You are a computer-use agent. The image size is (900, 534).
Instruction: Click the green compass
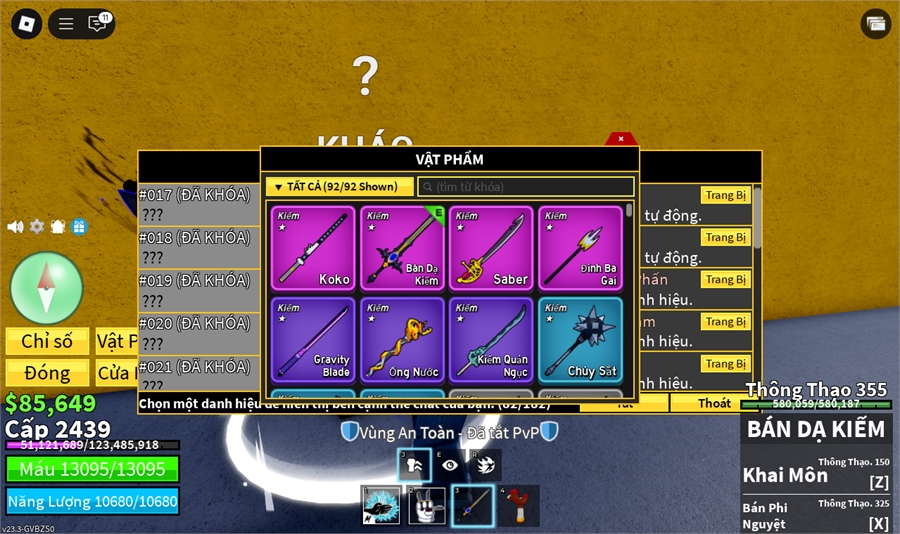pyautogui.click(x=46, y=288)
